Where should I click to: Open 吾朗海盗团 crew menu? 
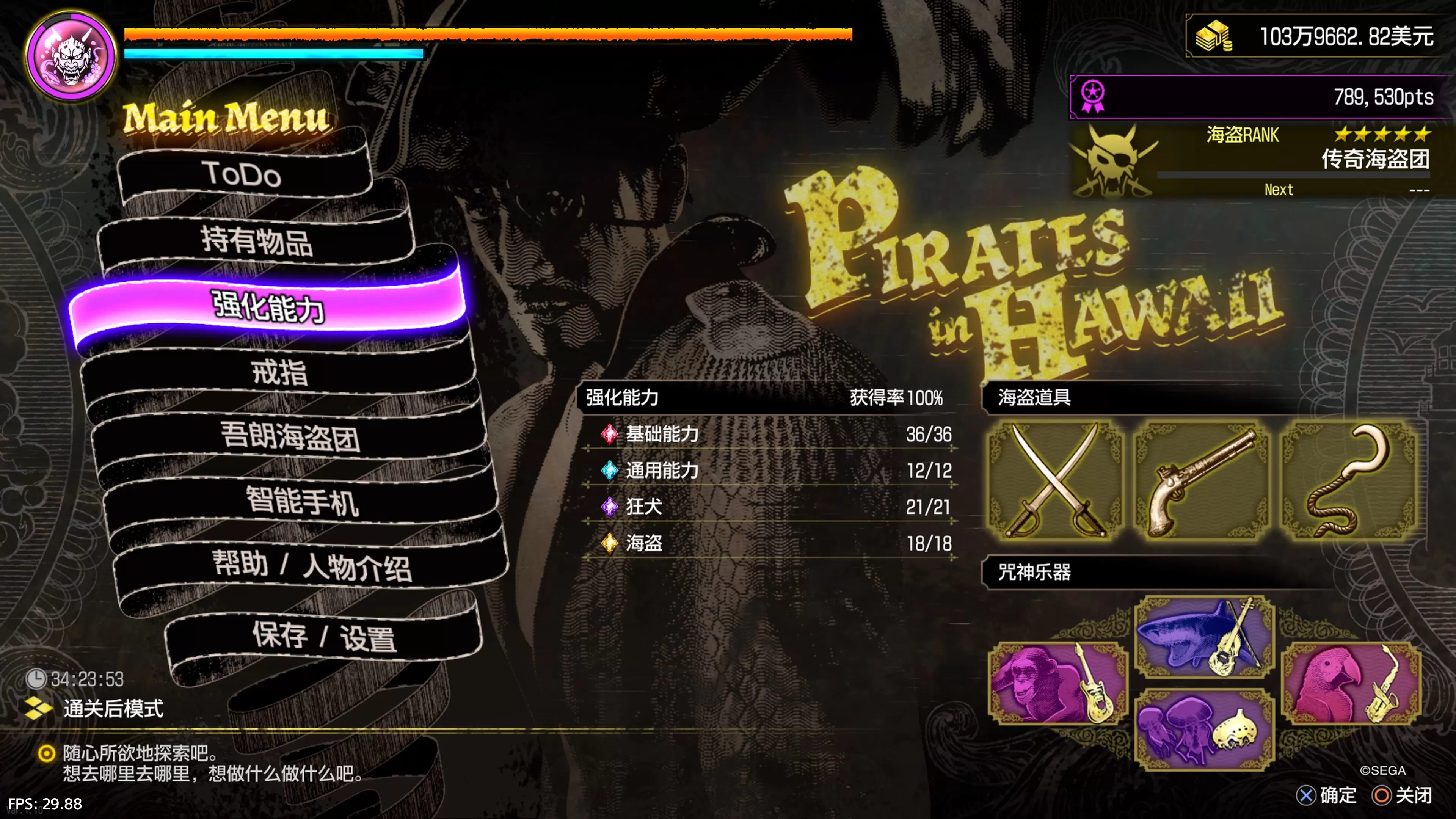[289, 436]
